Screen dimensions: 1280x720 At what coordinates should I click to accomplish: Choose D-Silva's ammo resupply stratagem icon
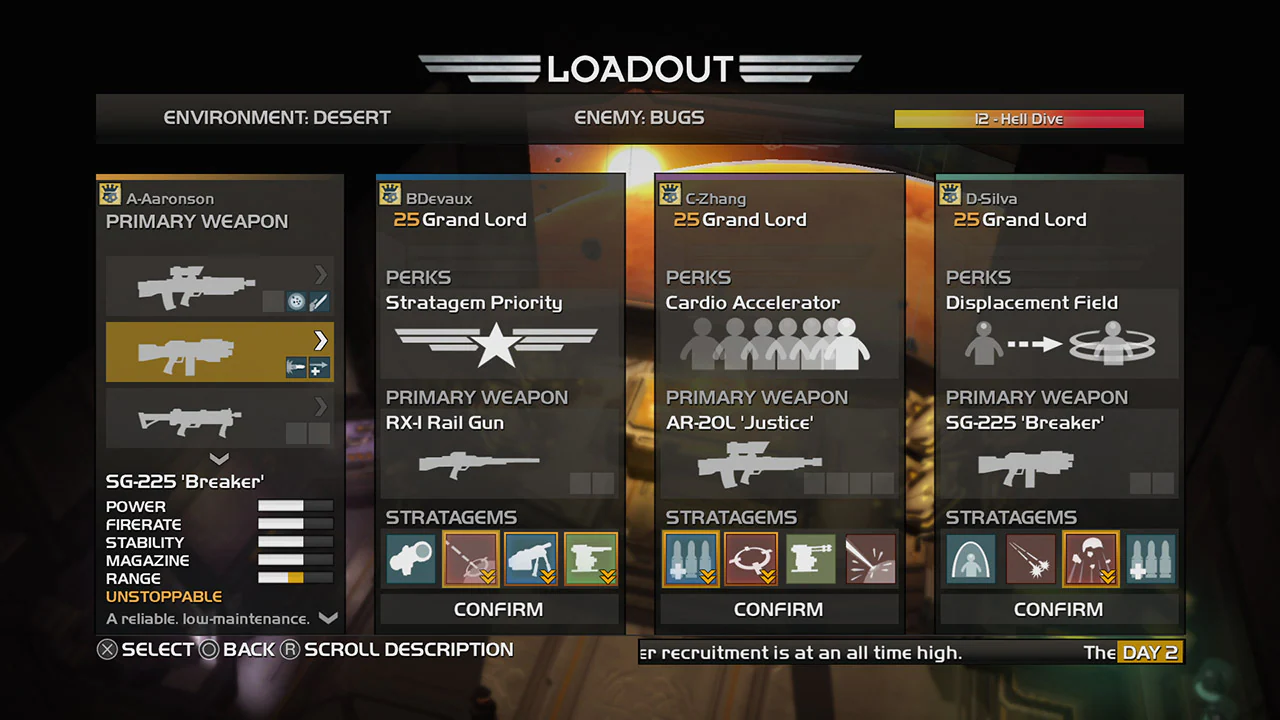(x=1149, y=559)
